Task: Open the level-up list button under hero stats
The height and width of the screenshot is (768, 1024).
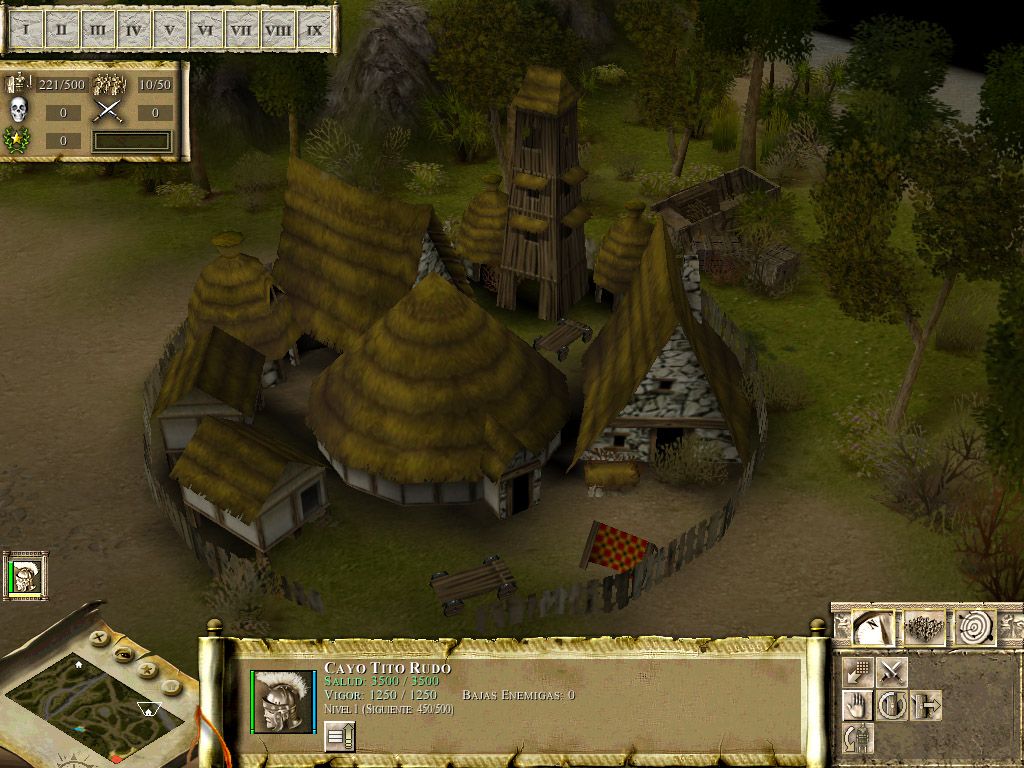Action: coord(340,737)
